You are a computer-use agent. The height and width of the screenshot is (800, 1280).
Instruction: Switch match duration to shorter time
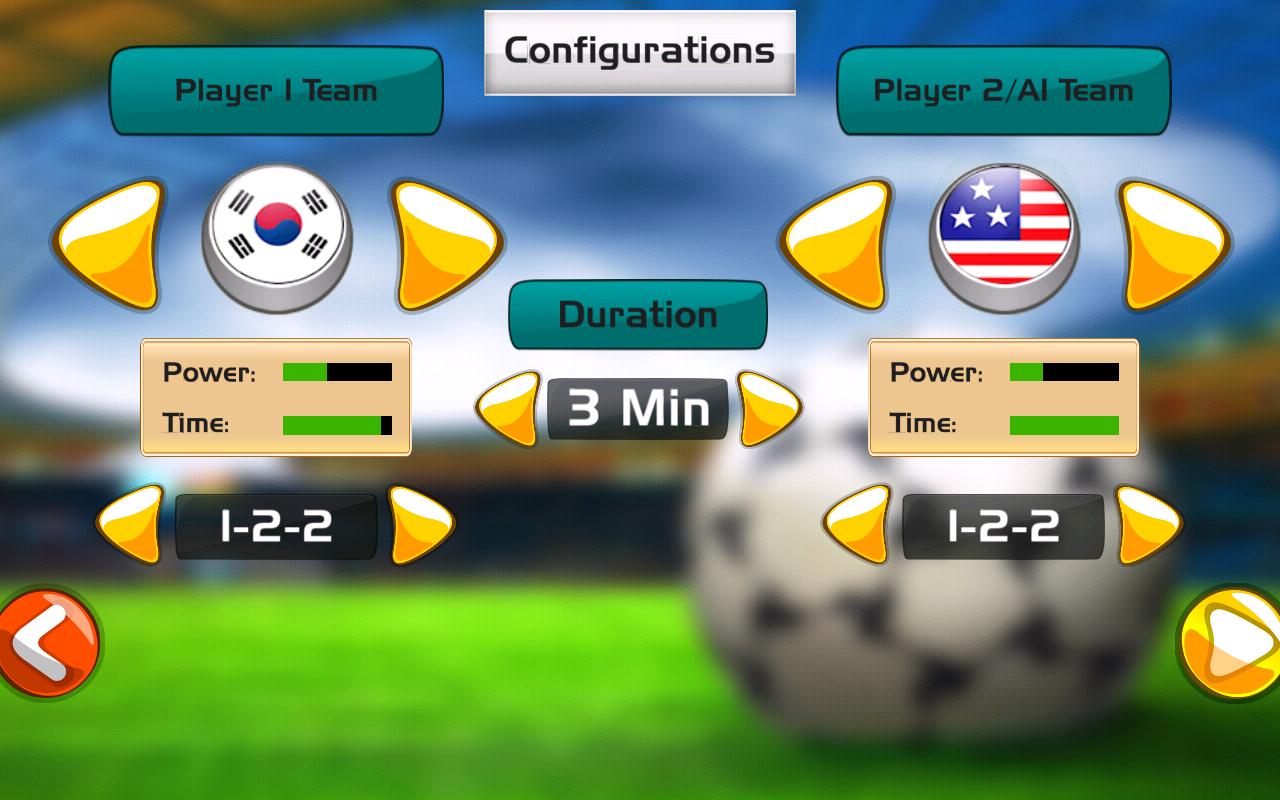(x=510, y=408)
